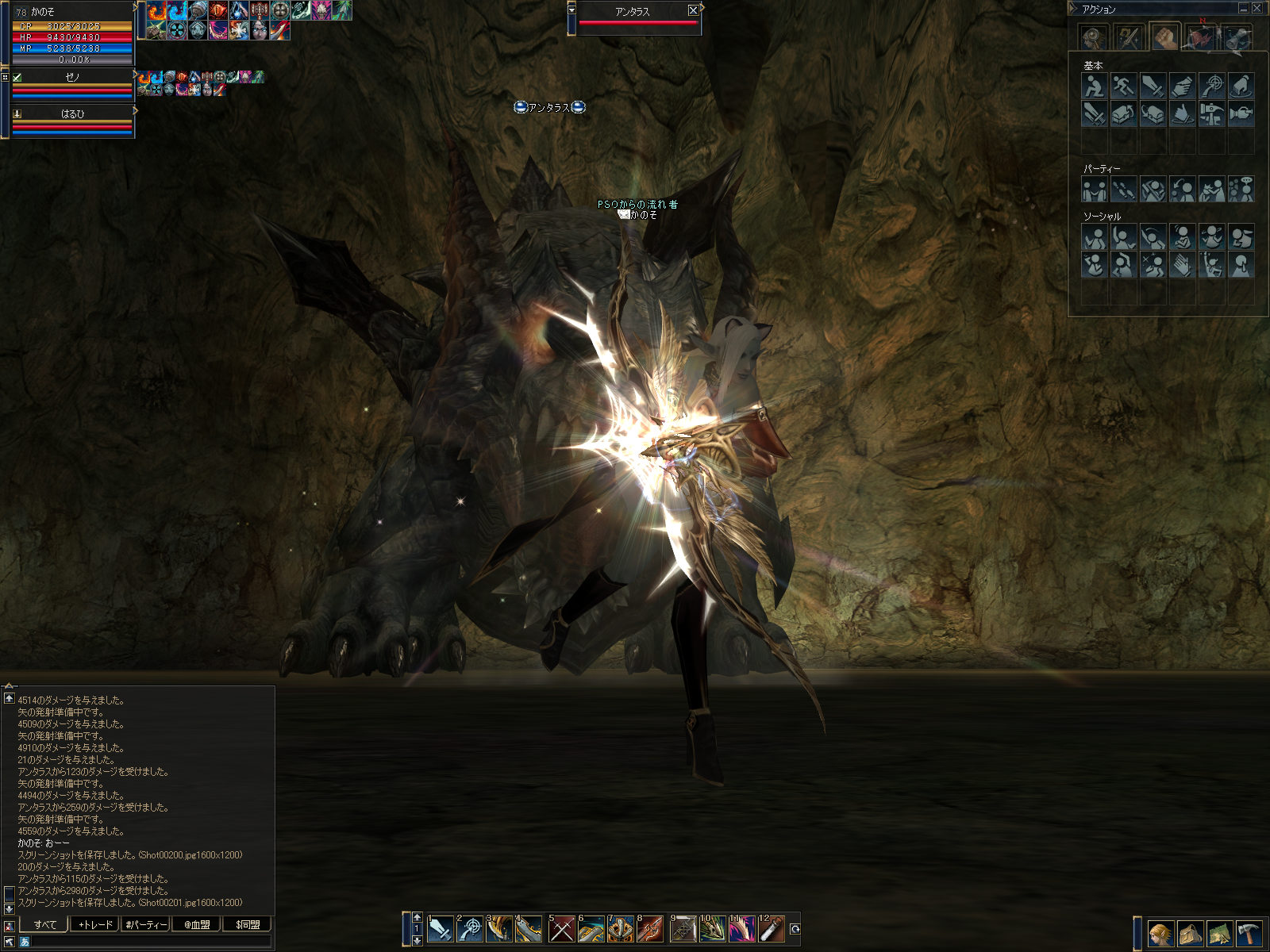Select party member はるひ
This screenshot has width=1270, height=952.
[x=72, y=114]
